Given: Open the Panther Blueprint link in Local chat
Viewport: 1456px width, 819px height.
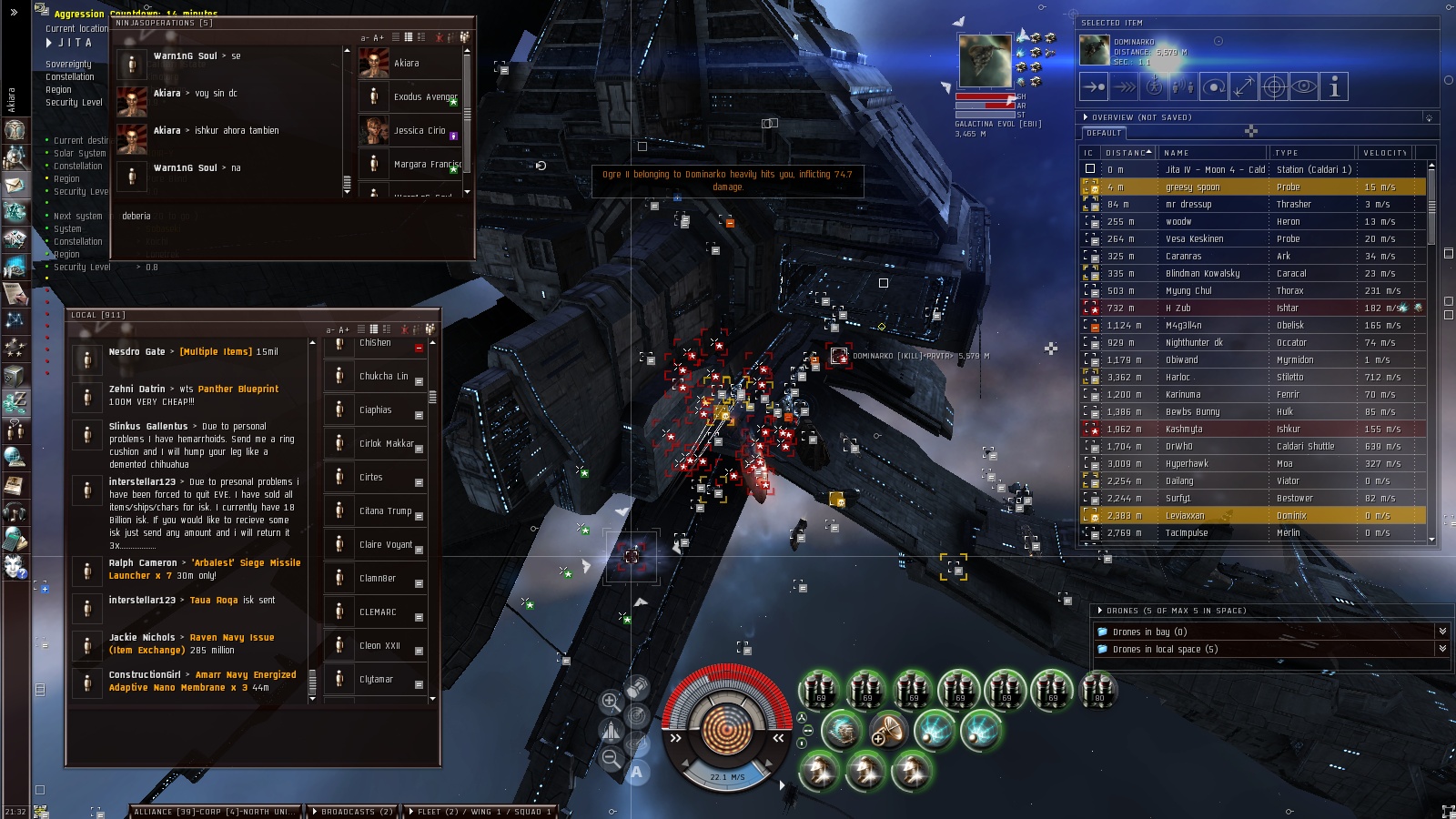Looking at the screenshot, I should pyautogui.click(x=238, y=389).
